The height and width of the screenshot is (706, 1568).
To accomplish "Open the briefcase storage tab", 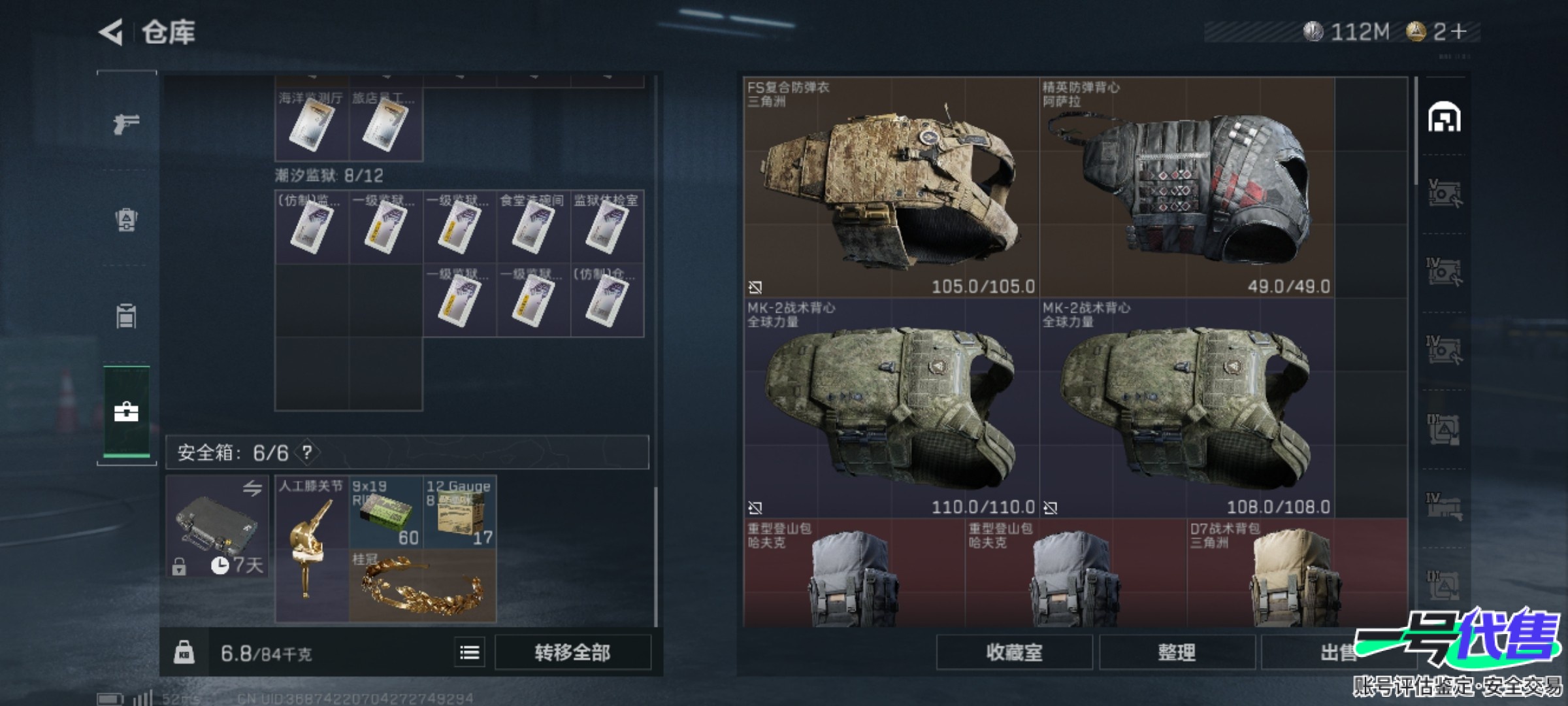I will [x=126, y=412].
